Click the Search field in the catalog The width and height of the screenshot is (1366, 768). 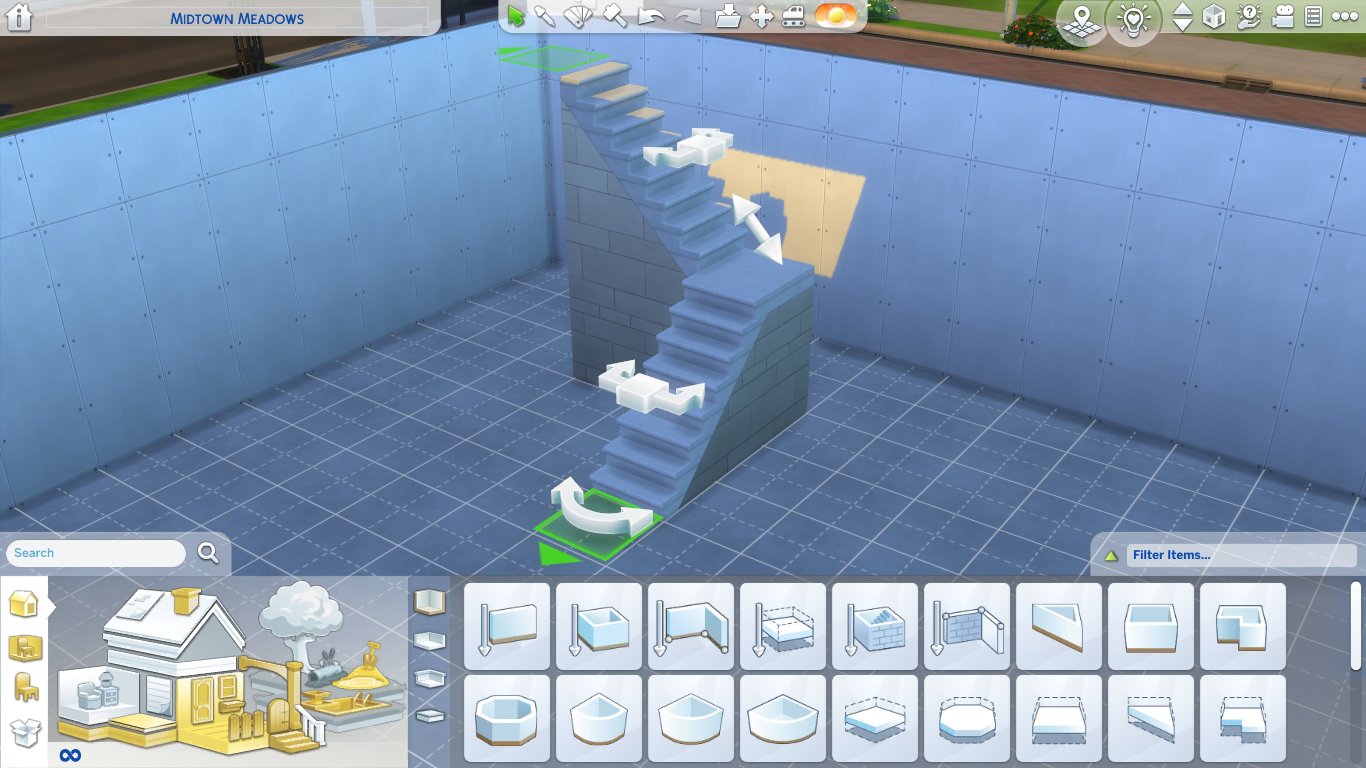click(x=95, y=553)
